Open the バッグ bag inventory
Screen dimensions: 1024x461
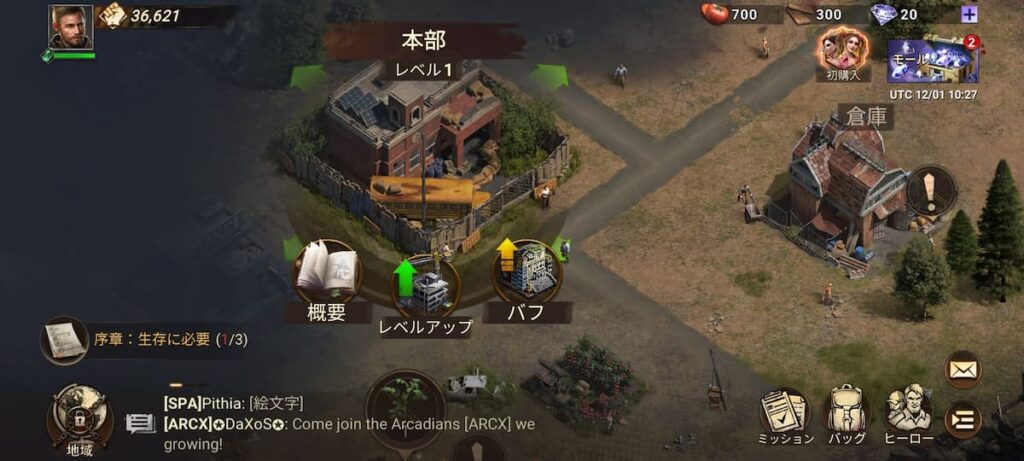click(x=846, y=414)
